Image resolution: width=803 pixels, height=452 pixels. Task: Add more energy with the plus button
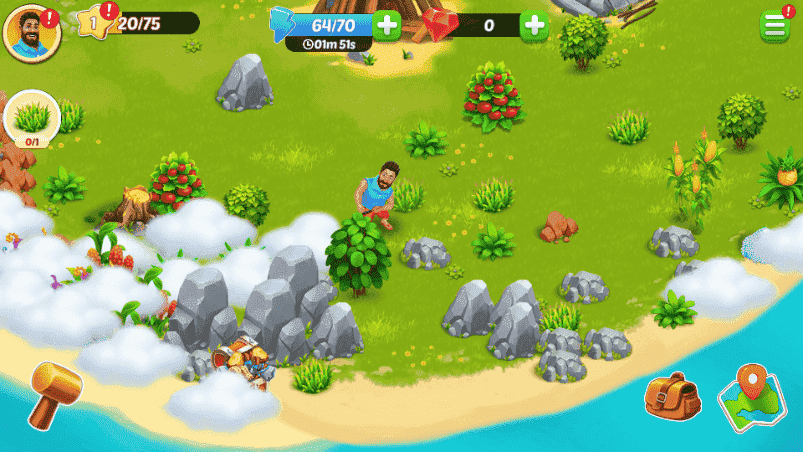[387, 25]
